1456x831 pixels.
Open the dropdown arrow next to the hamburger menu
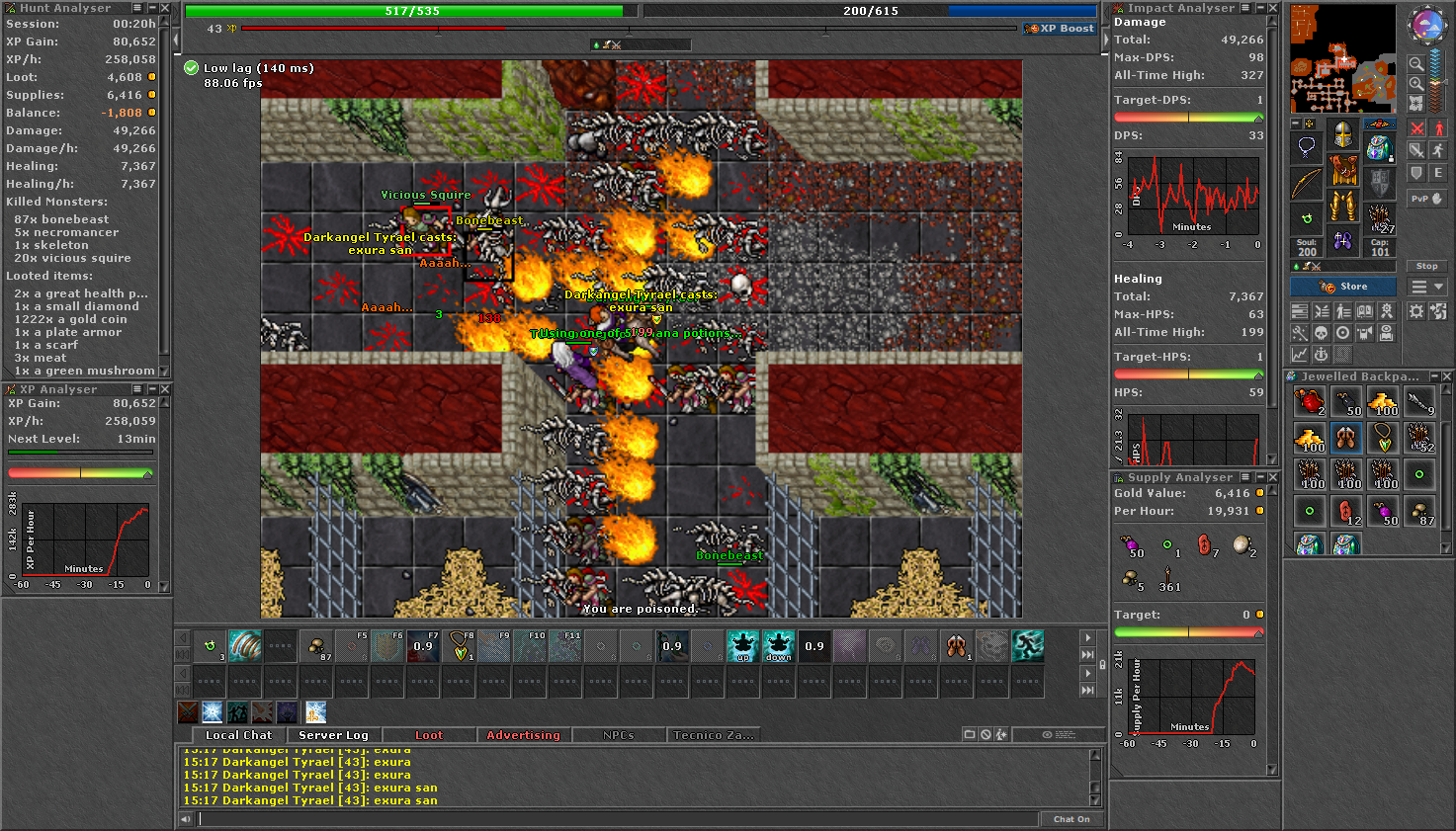[1439, 286]
